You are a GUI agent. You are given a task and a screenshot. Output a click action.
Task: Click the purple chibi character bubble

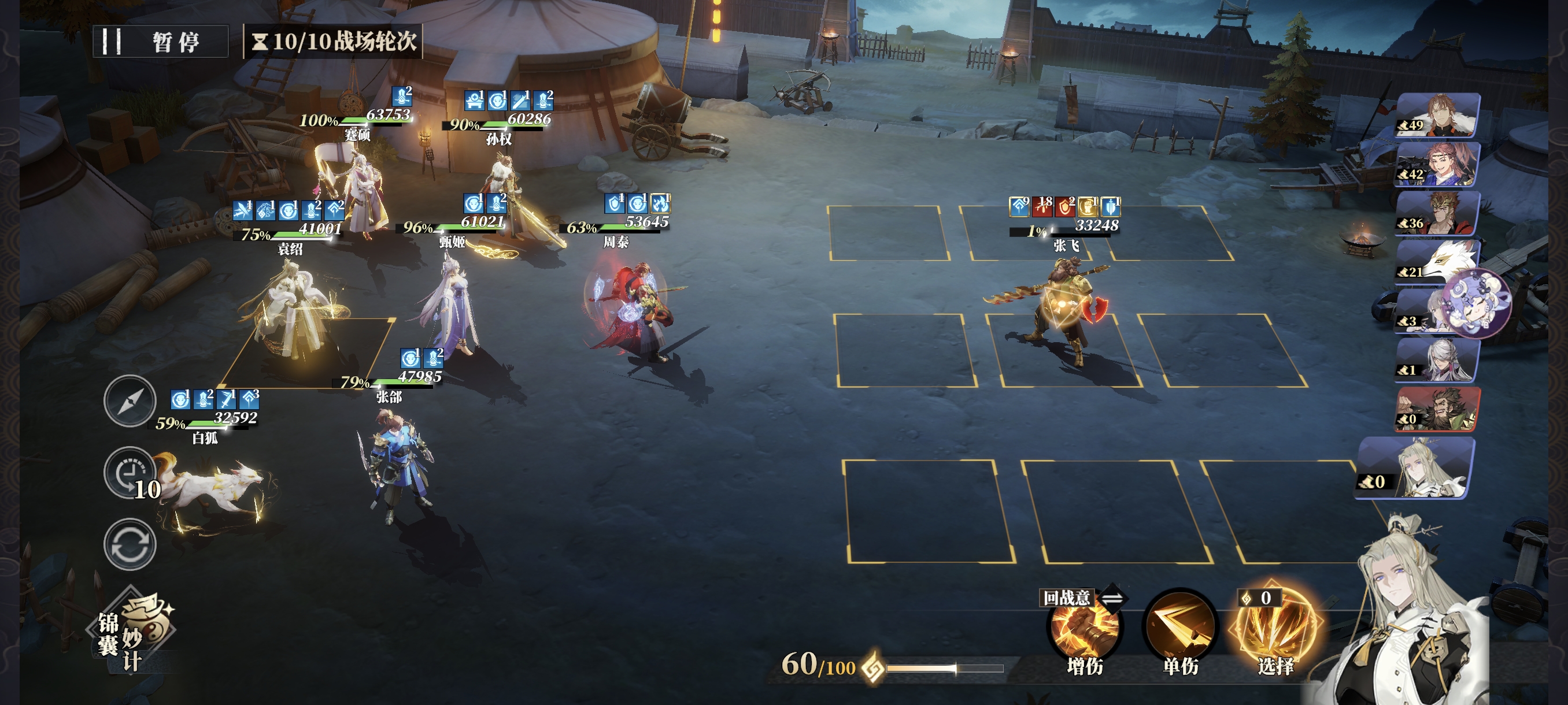point(1477,303)
